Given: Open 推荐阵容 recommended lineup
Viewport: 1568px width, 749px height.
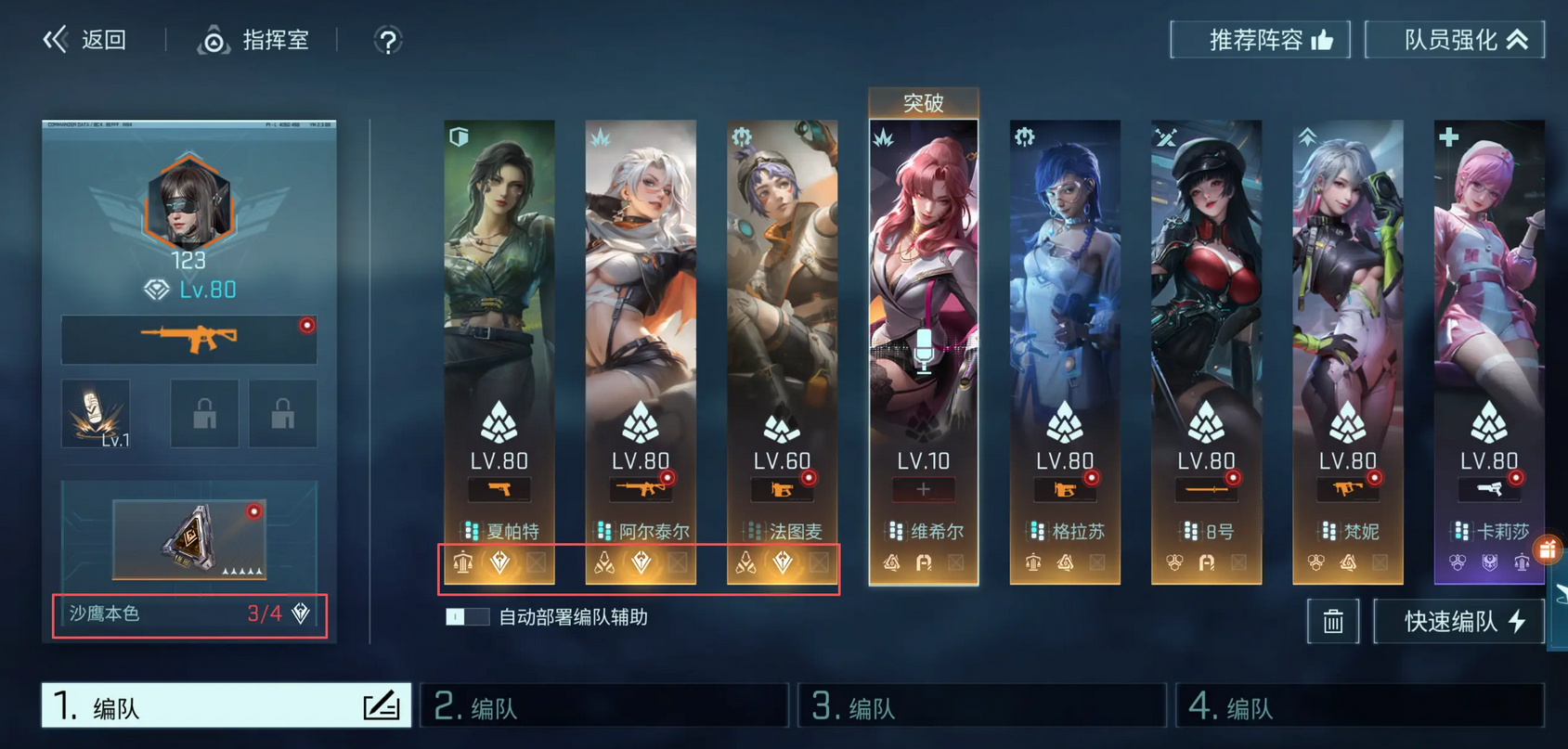Looking at the screenshot, I should [x=1260, y=40].
